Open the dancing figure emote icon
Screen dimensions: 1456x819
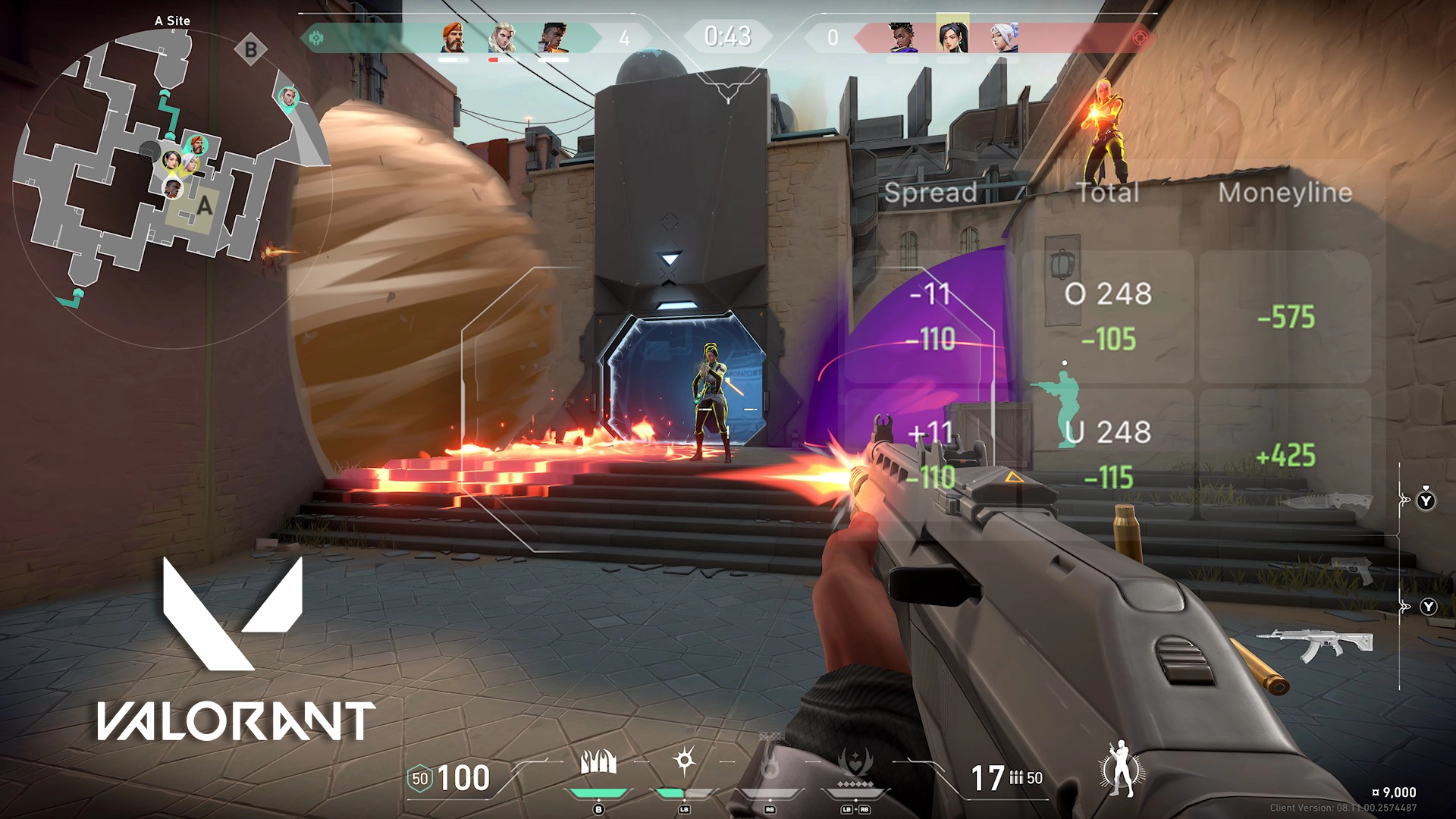coord(1121,768)
